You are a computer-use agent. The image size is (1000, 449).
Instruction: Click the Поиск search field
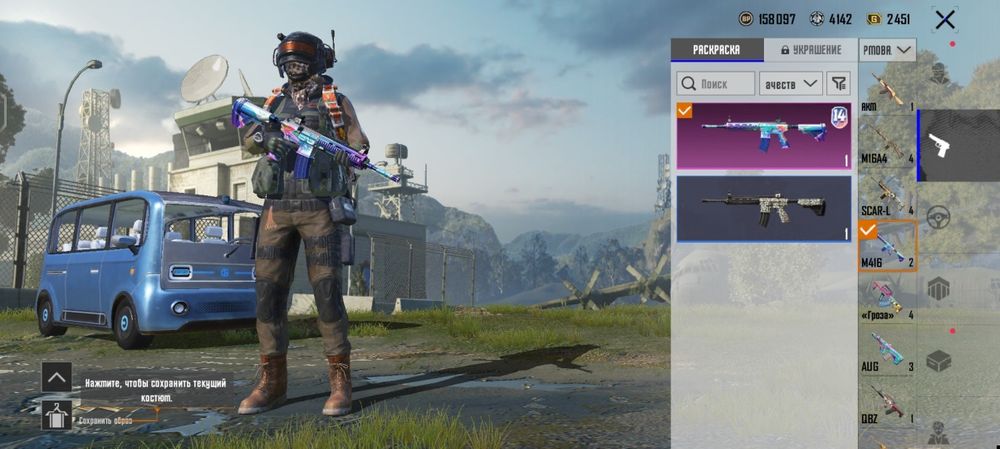(x=716, y=84)
